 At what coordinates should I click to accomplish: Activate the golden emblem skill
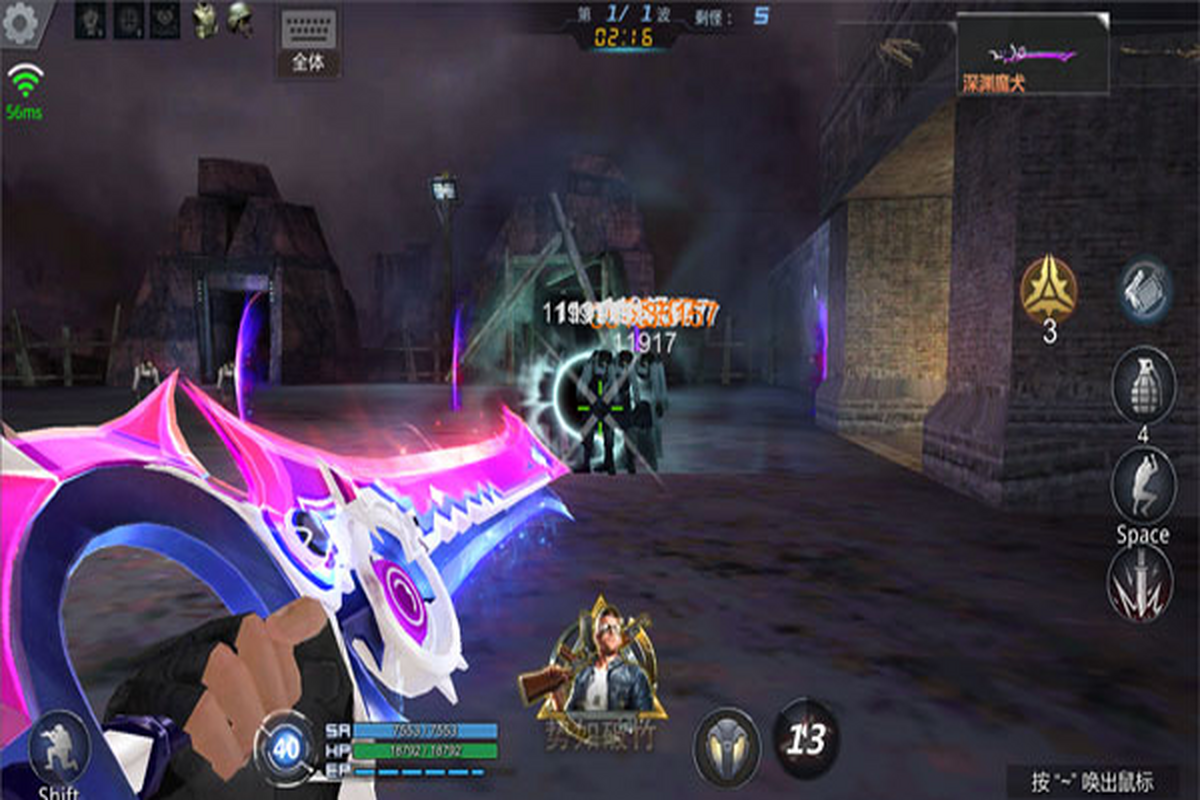(1048, 290)
